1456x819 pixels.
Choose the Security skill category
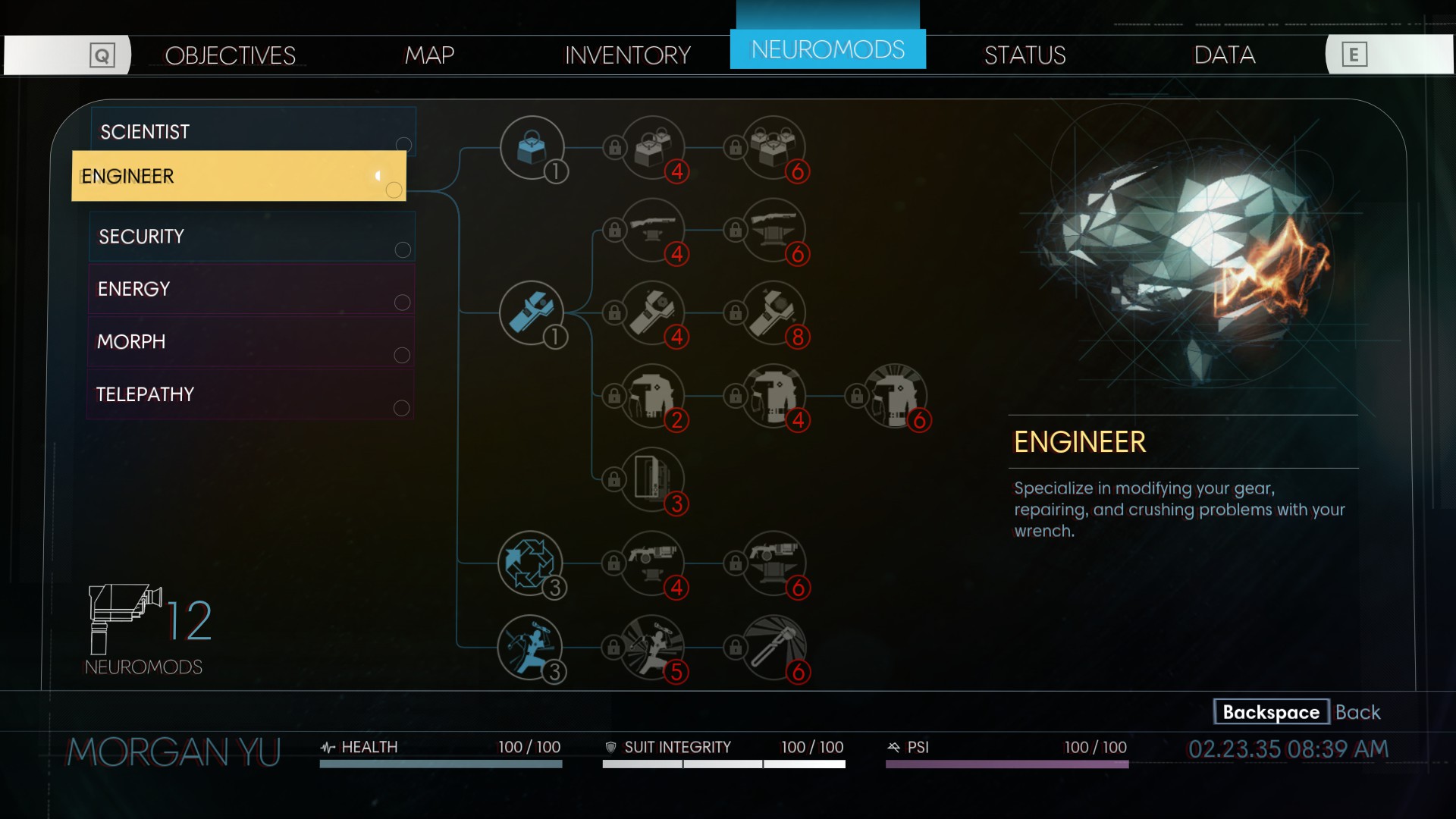coord(251,237)
